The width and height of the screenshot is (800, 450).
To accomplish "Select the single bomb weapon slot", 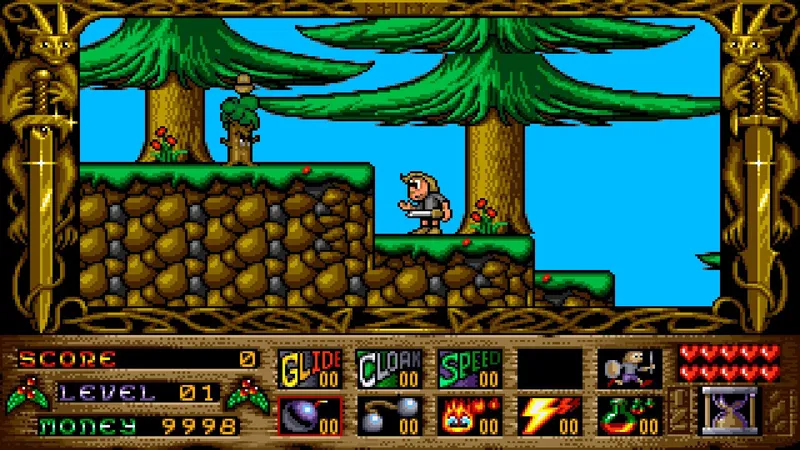I will [x=309, y=415].
